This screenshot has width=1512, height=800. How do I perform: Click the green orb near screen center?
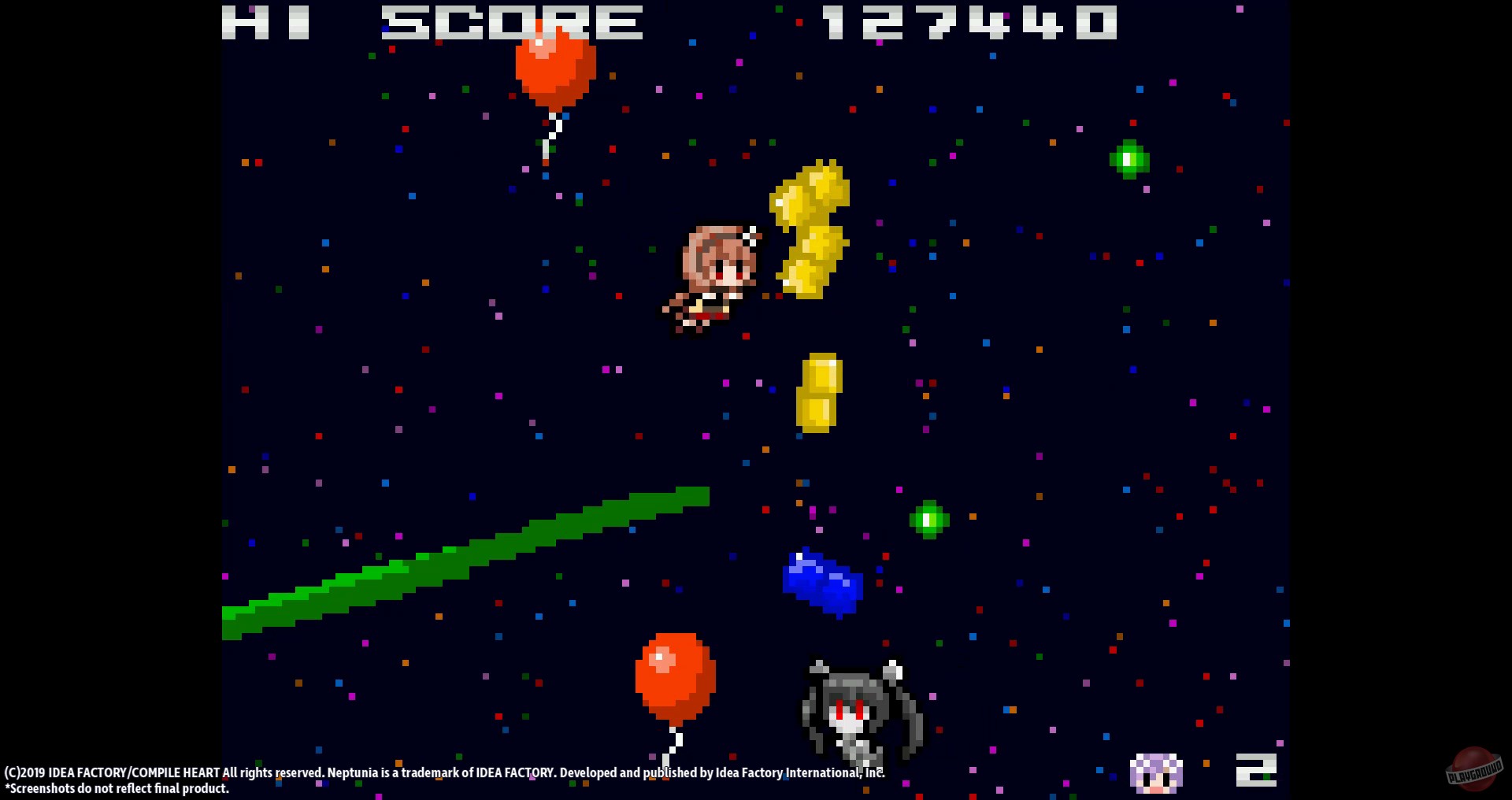point(929,520)
